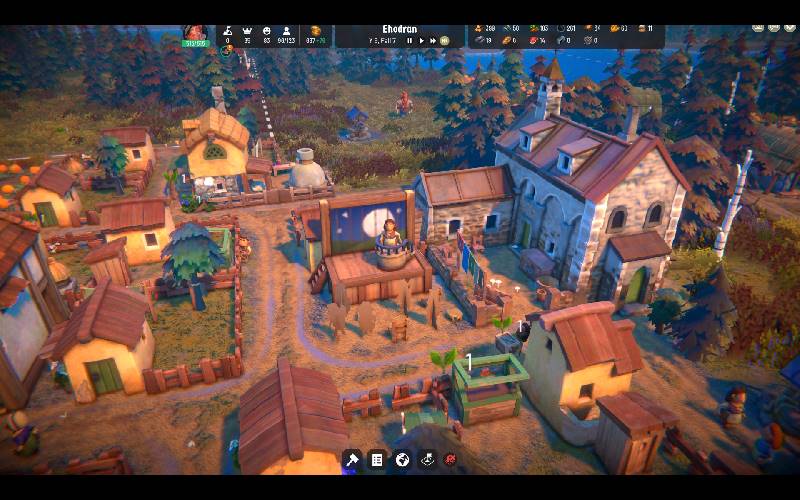Open the hammer build menu
800x500 pixels.
coord(352,459)
